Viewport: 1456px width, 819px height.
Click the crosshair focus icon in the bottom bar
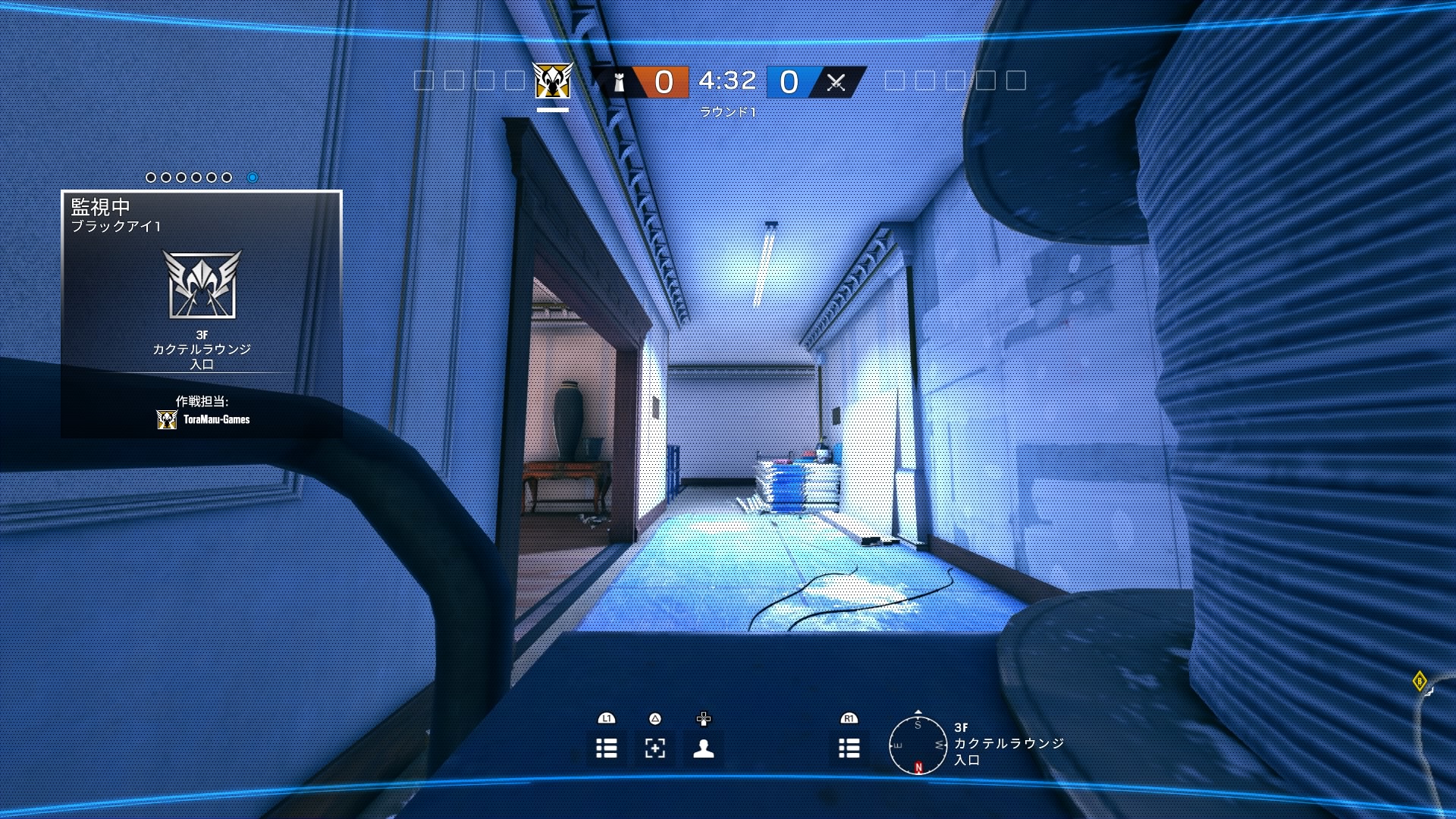point(654,748)
